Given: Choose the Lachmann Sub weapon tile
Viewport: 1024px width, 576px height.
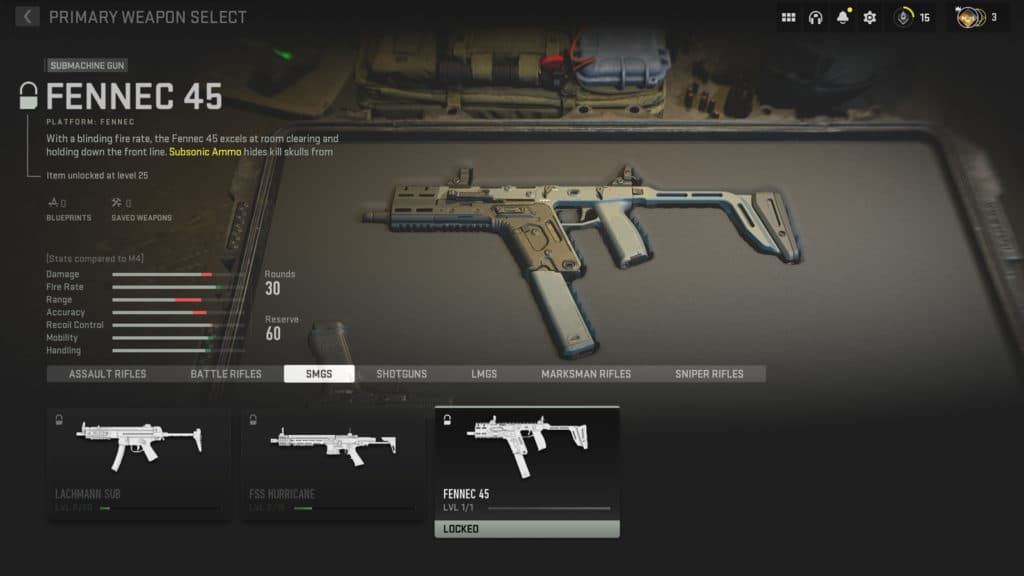Looking at the screenshot, I should pos(139,463).
